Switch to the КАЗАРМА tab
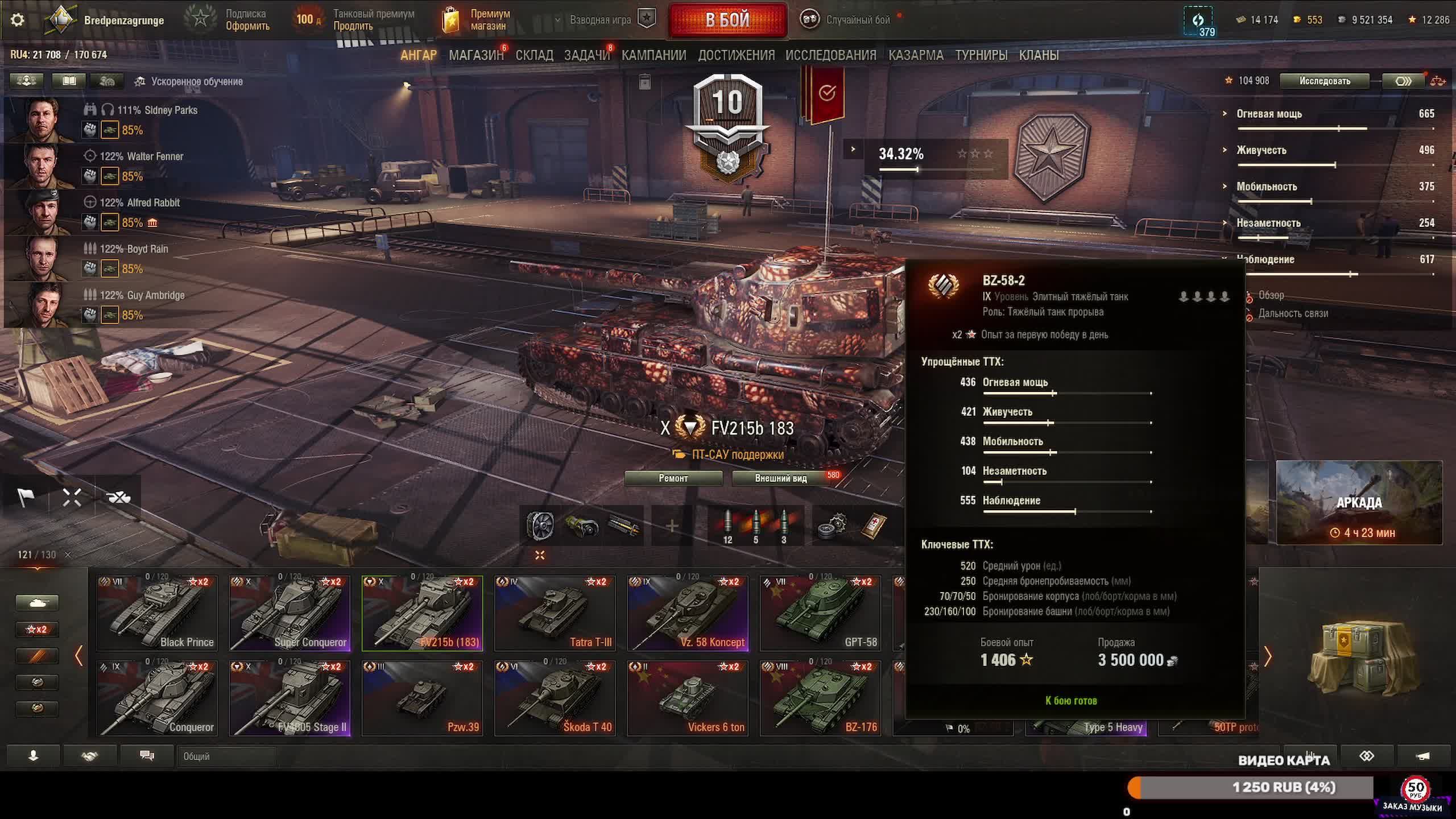The image size is (1456, 819). click(916, 55)
